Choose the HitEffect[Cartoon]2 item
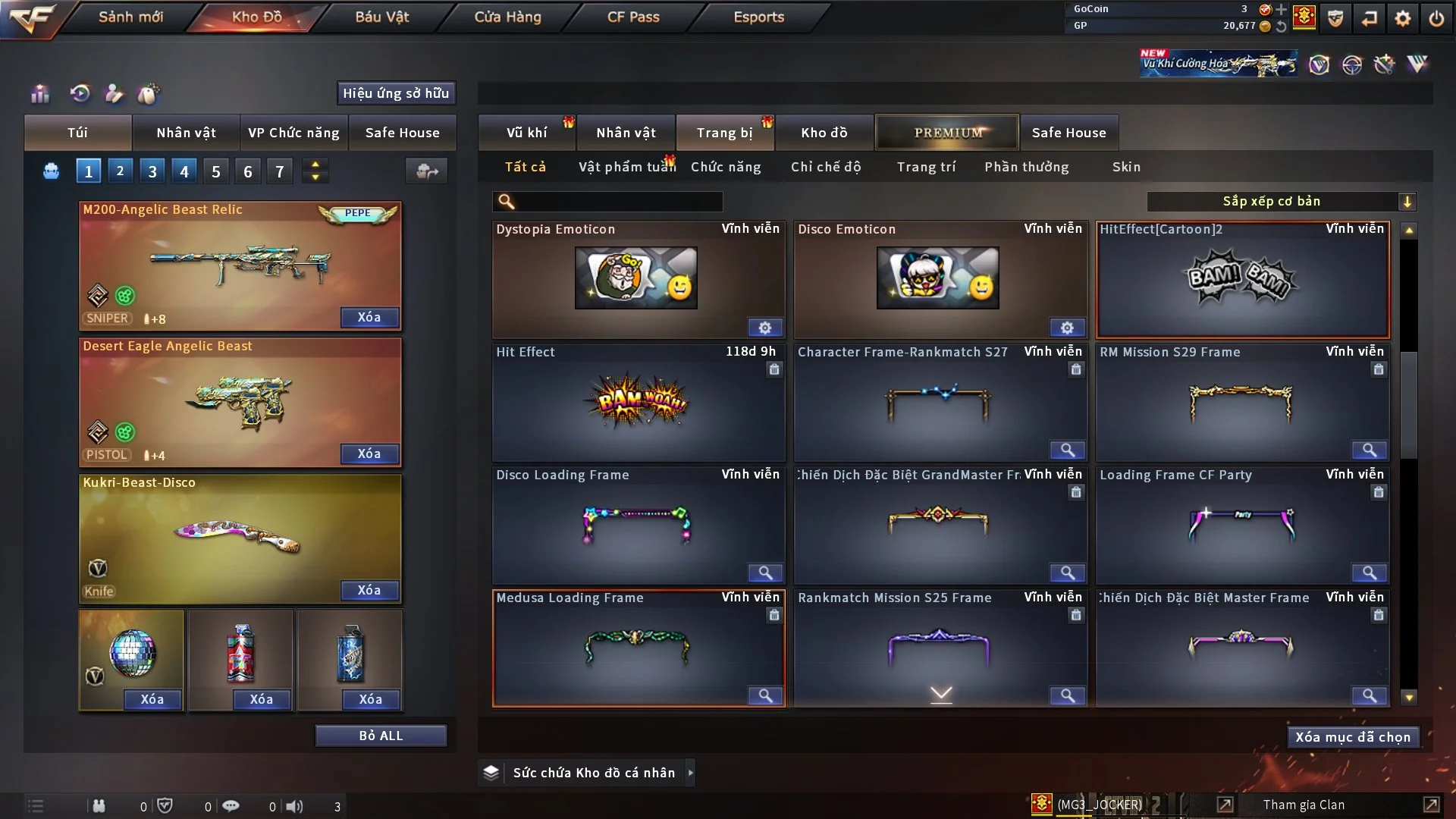Image resolution: width=1456 pixels, height=819 pixels. (1242, 281)
